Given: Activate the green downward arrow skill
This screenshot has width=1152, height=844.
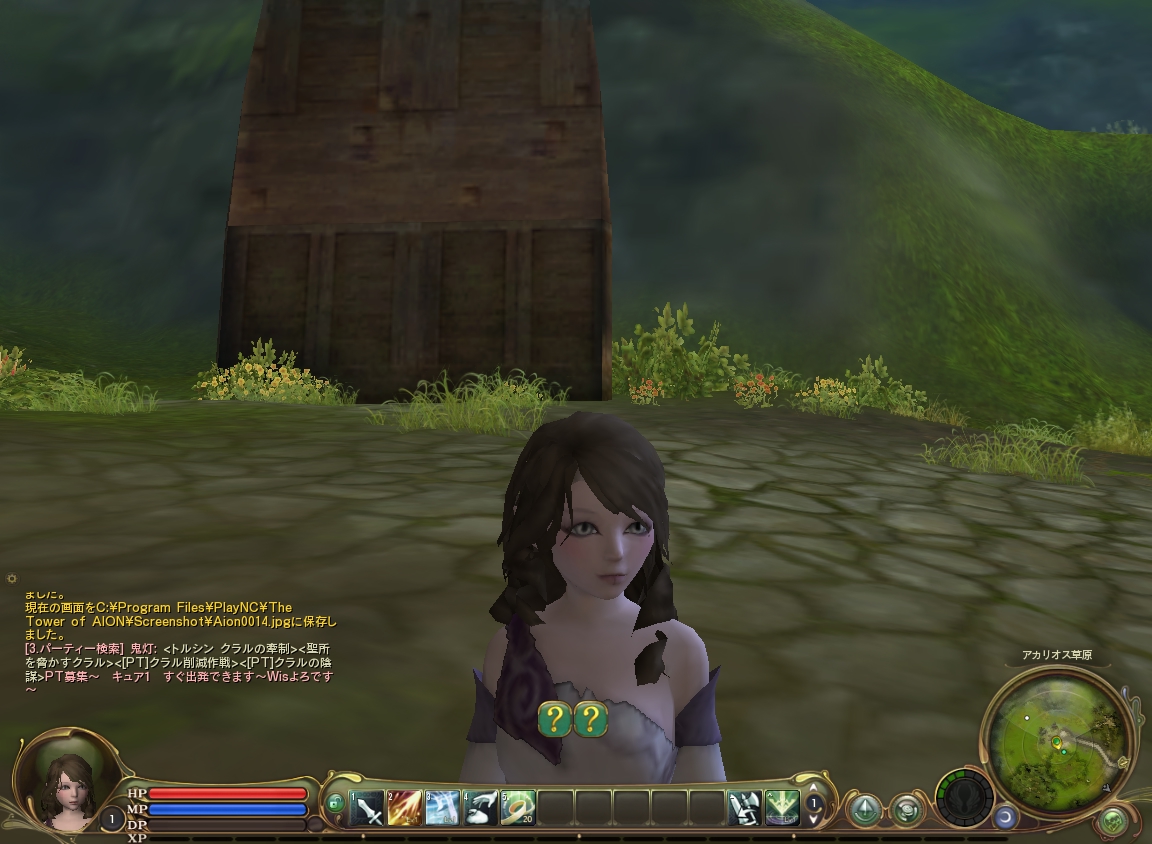Looking at the screenshot, I should [782, 807].
